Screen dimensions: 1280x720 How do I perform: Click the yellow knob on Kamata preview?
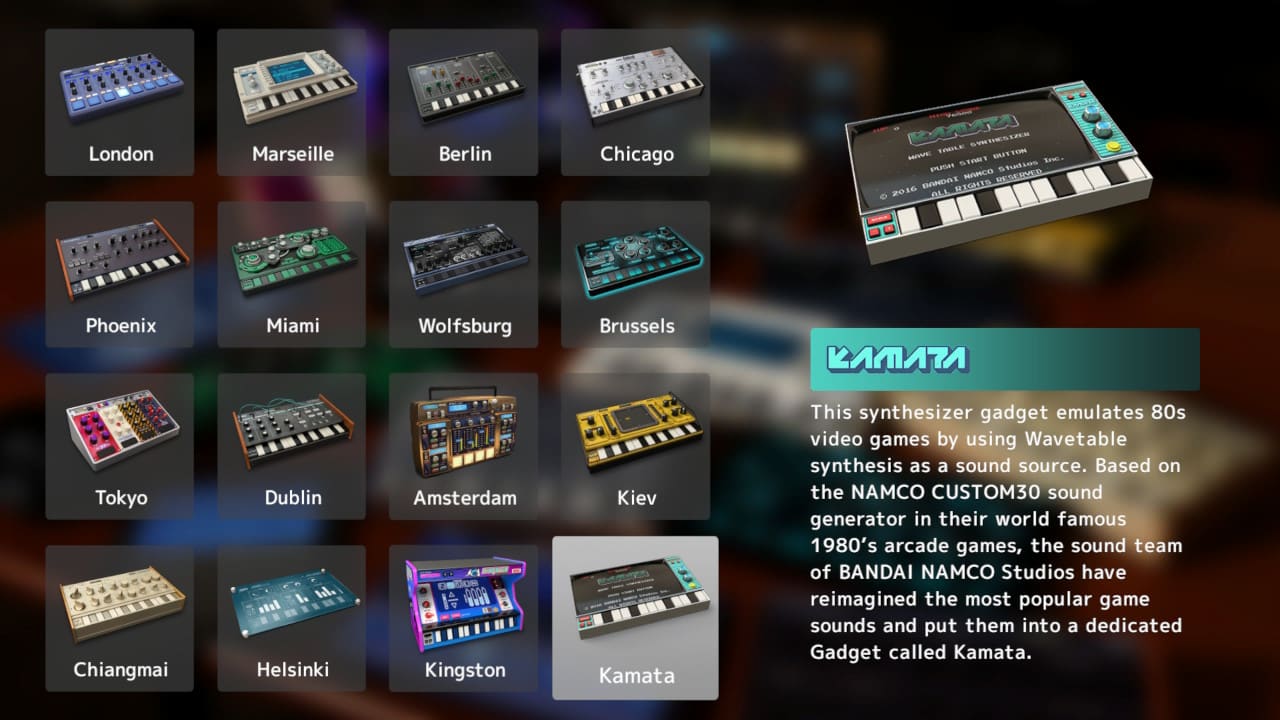(x=1113, y=146)
